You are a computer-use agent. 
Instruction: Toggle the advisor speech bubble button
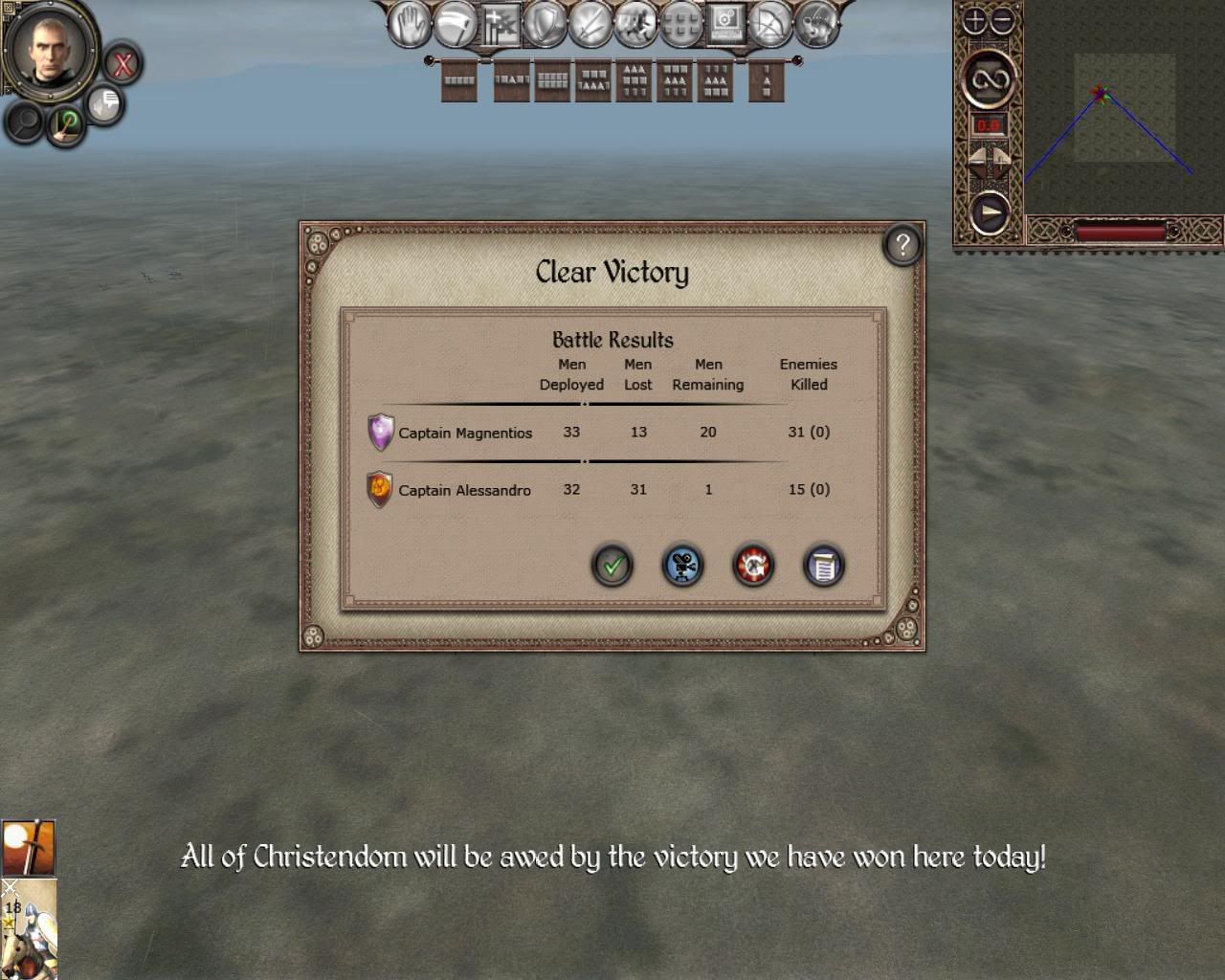pos(104,103)
